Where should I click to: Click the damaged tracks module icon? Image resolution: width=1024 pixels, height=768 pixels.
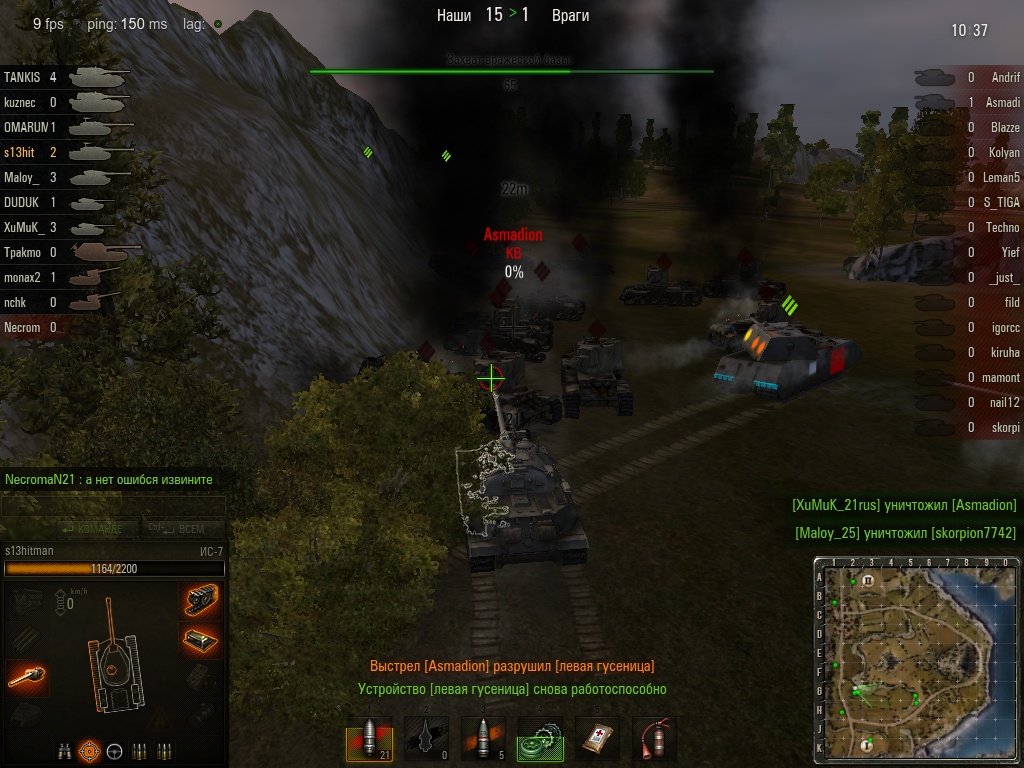pyautogui.click(x=202, y=599)
